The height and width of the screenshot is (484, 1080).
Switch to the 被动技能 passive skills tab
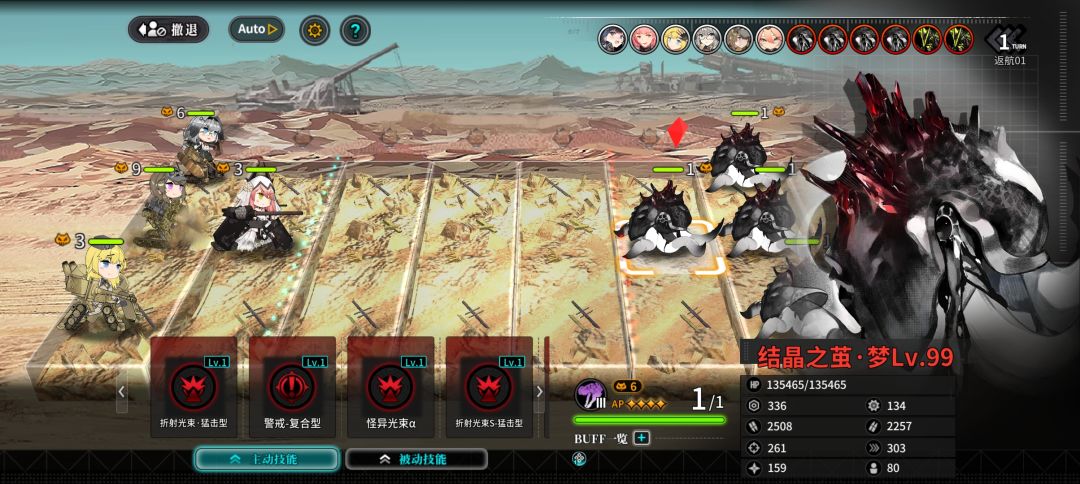pyautogui.click(x=416, y=459)
